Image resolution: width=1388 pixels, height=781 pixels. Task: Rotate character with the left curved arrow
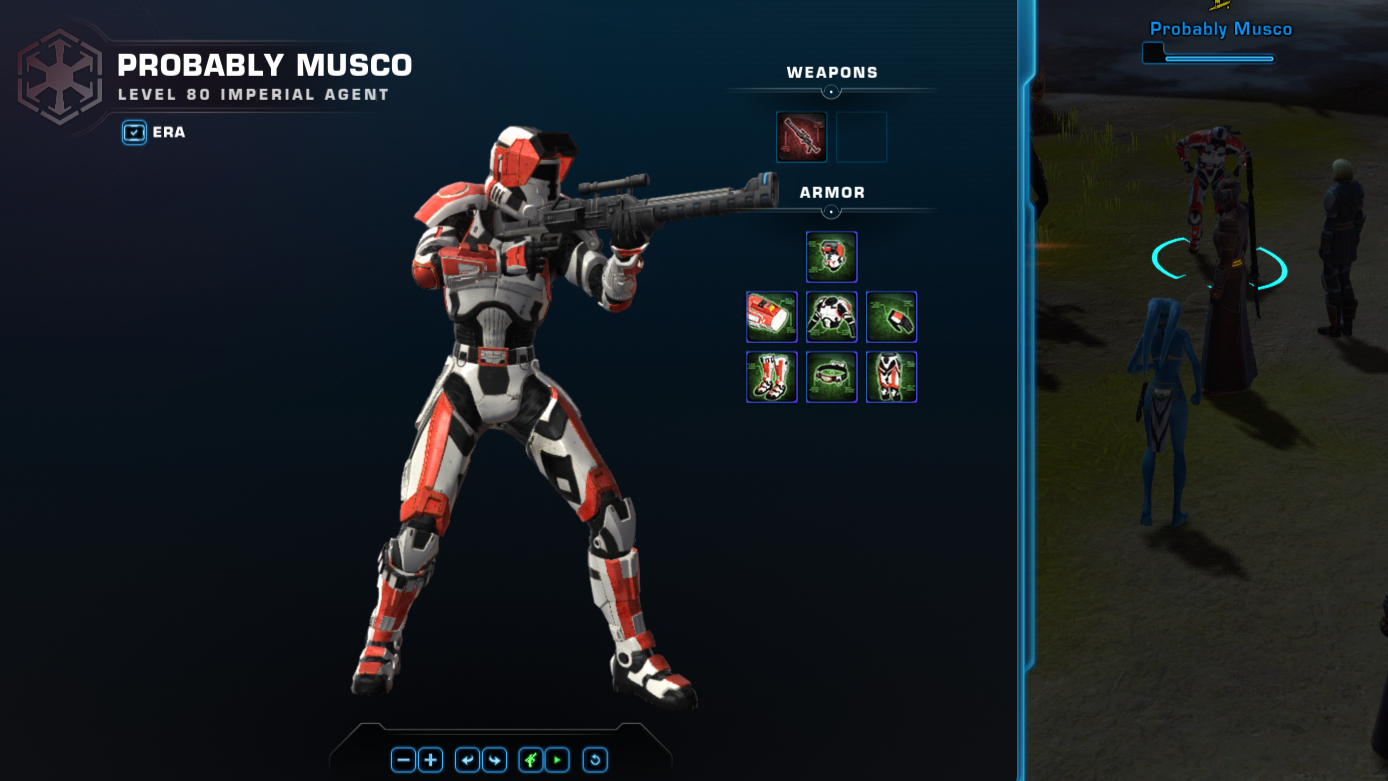[467, 760]
